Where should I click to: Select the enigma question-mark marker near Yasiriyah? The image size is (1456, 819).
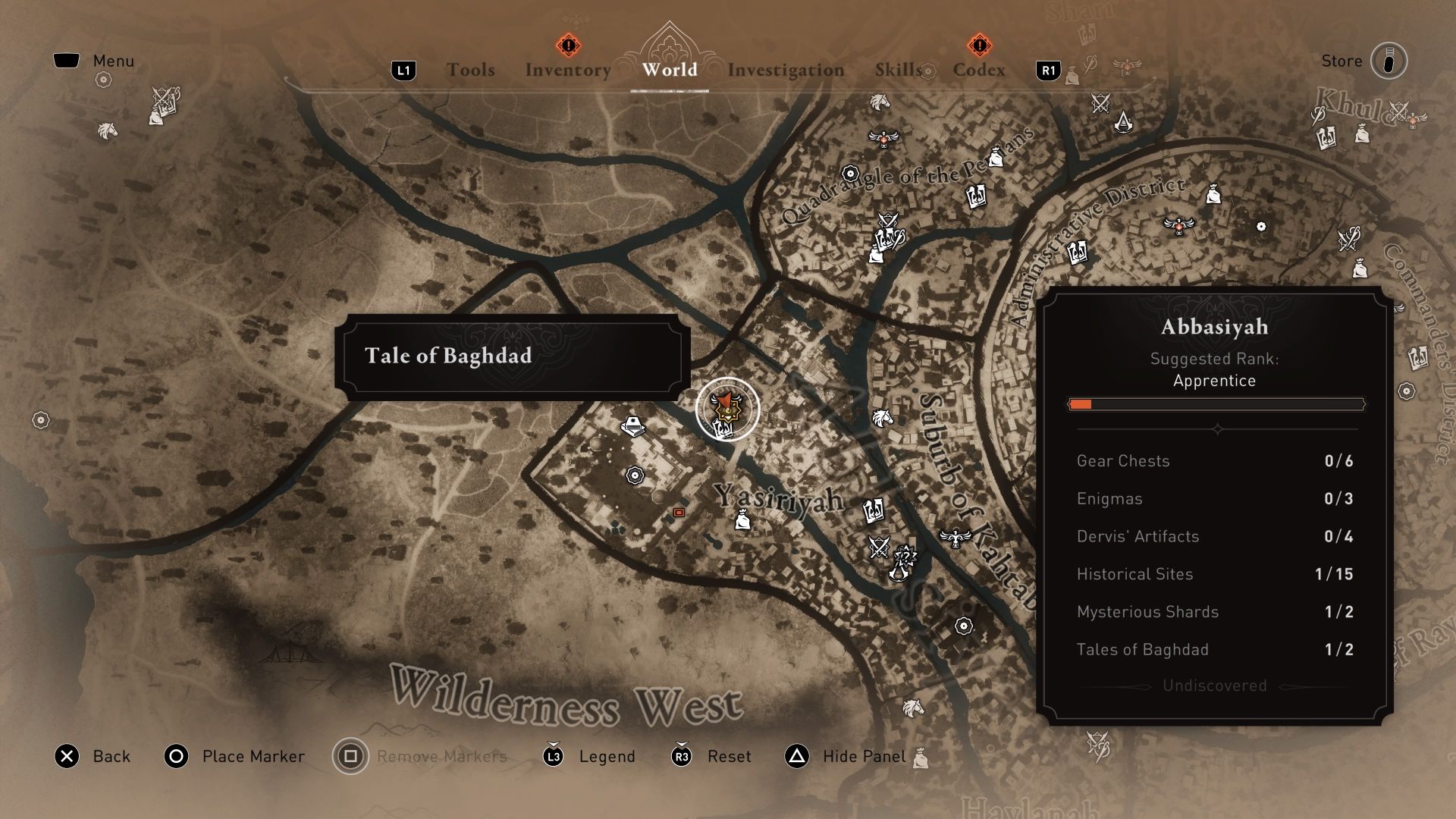tap(905, 557)
